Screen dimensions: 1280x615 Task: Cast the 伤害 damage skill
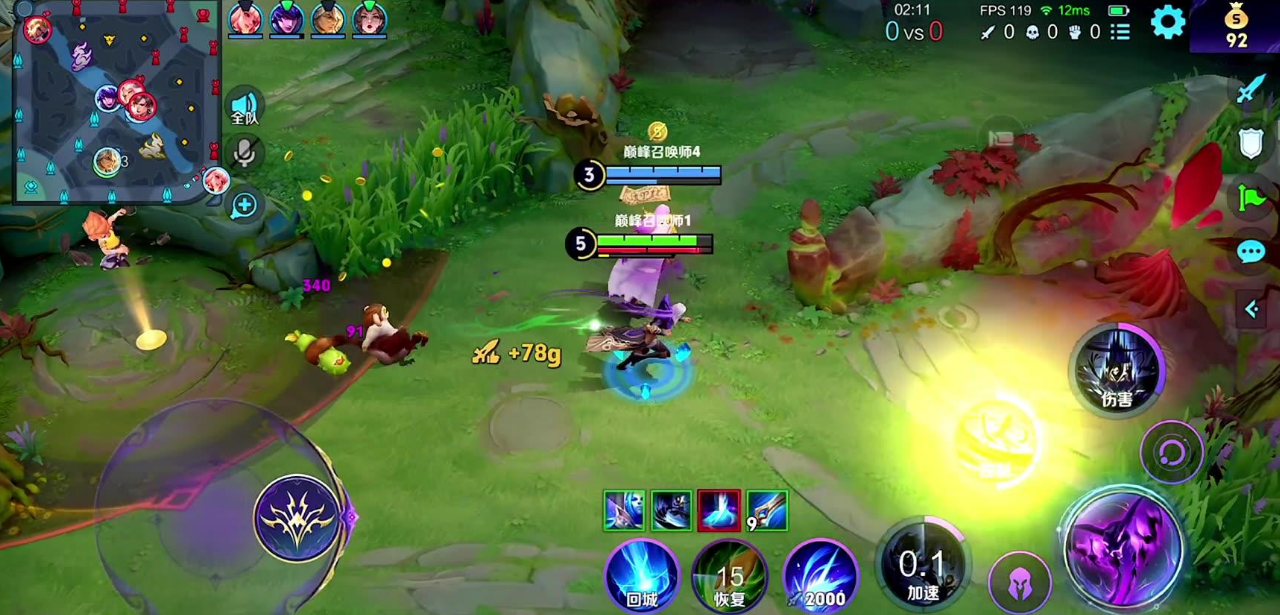click(1117, 370)
